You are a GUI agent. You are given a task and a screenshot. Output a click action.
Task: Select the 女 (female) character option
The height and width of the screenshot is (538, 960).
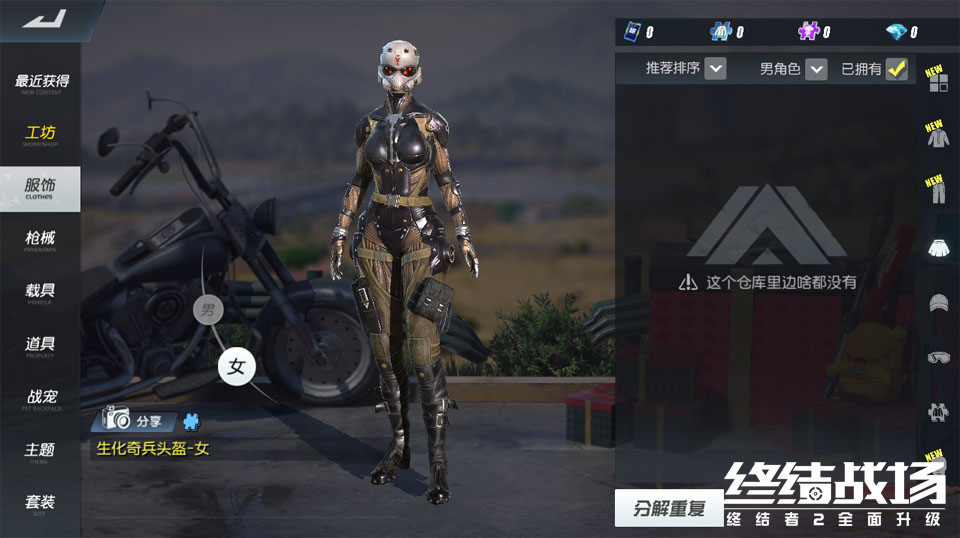point(237,367)
